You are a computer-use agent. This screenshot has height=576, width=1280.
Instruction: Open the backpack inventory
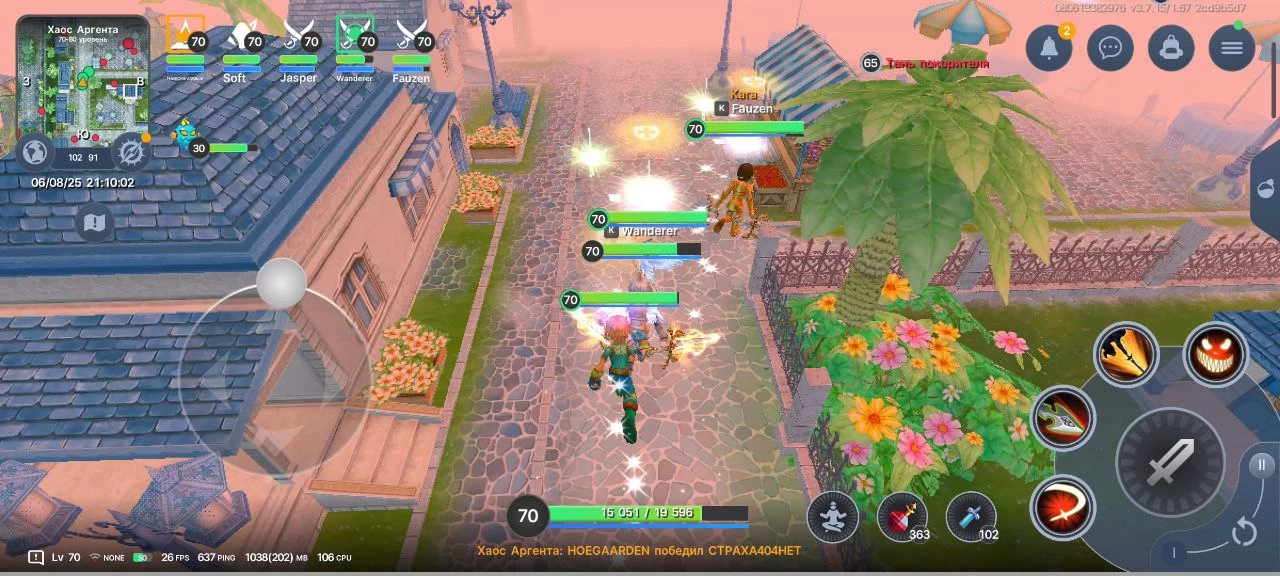point(1171,48)
